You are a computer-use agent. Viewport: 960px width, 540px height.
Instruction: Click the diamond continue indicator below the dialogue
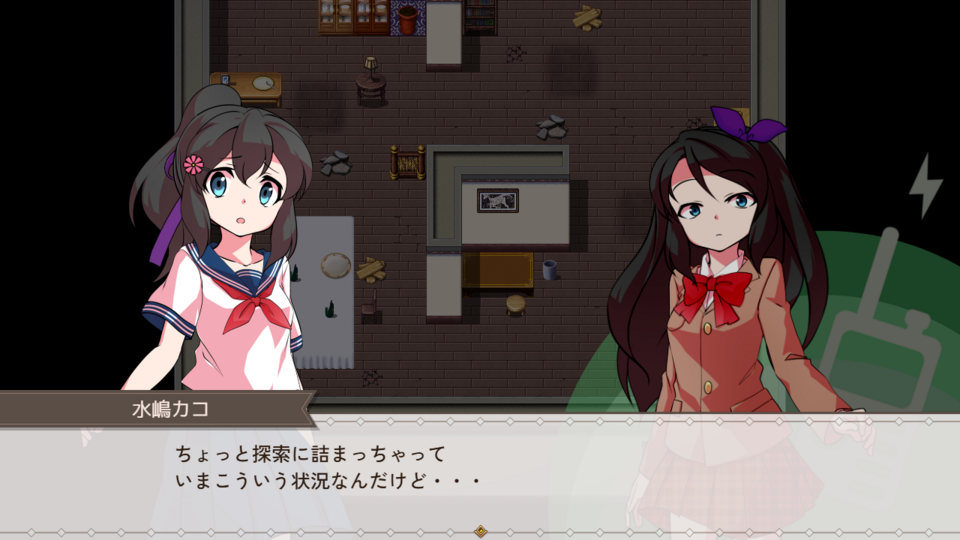(480, 531)
